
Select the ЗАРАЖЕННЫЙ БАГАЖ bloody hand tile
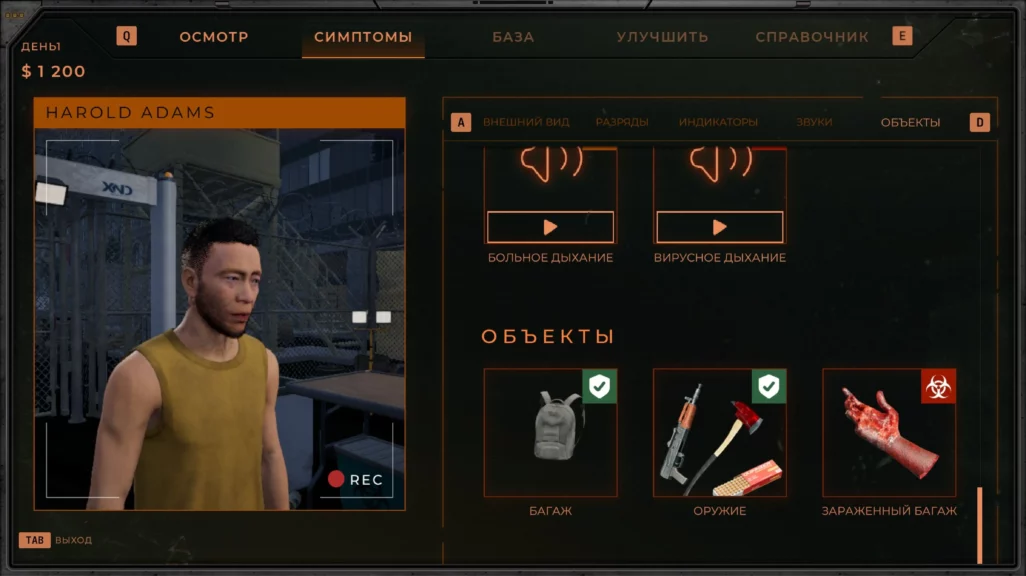(889, 433)
